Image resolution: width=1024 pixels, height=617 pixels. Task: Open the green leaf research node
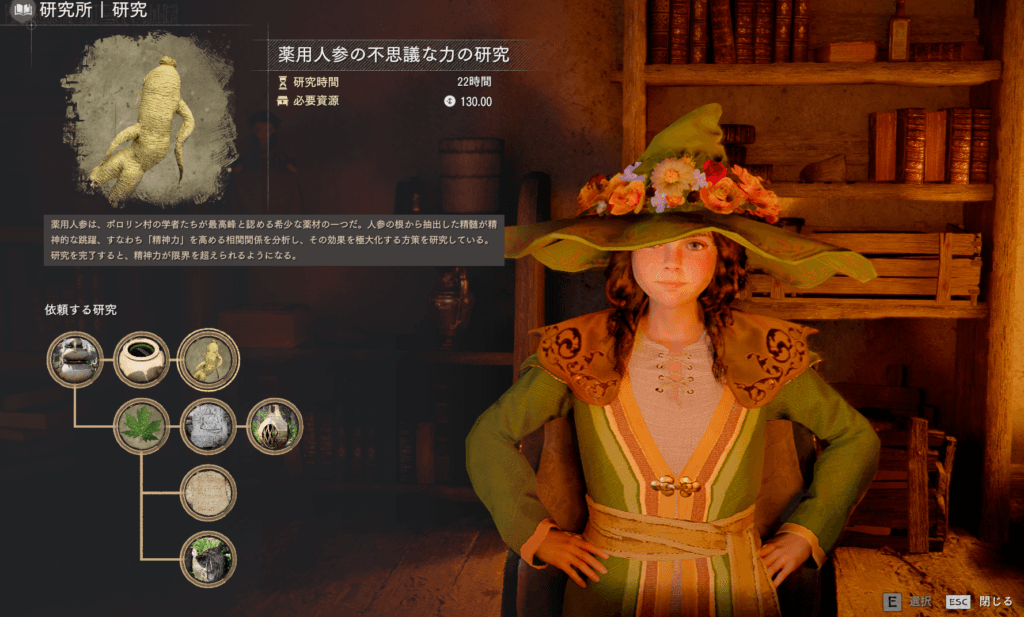[141, 426]
